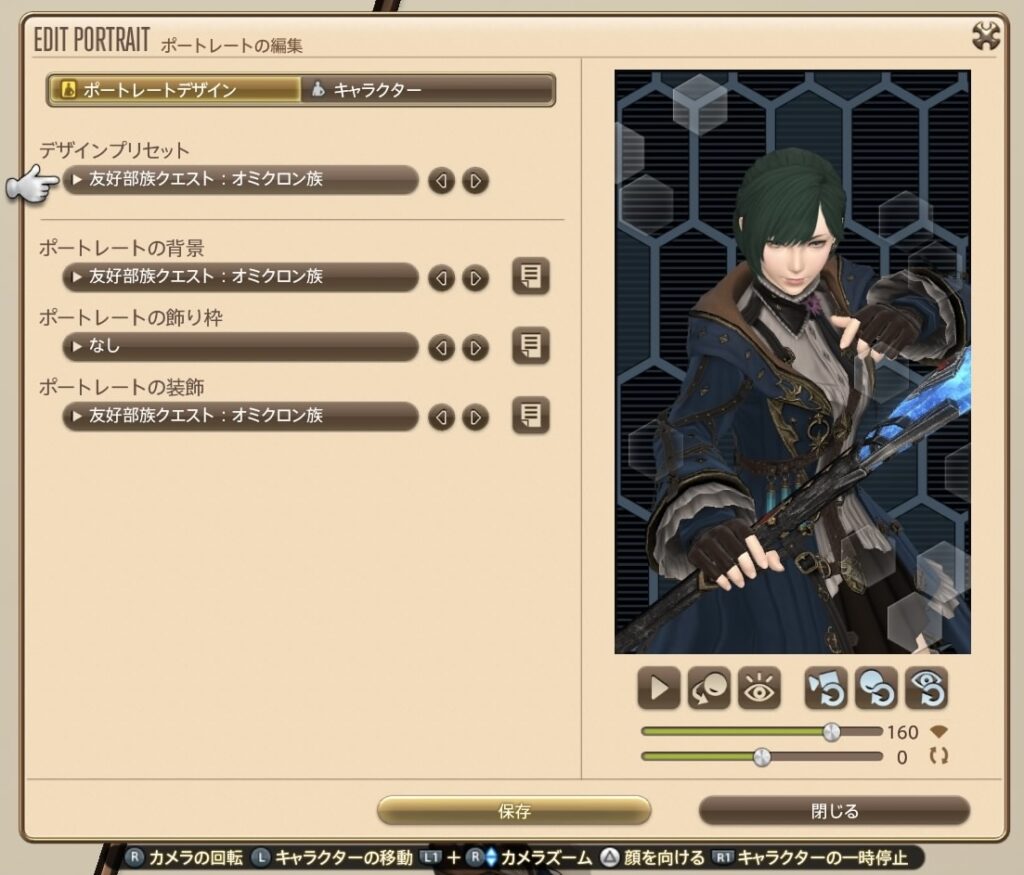Click the zoom slider set to 160

click(x=831, y=732)
